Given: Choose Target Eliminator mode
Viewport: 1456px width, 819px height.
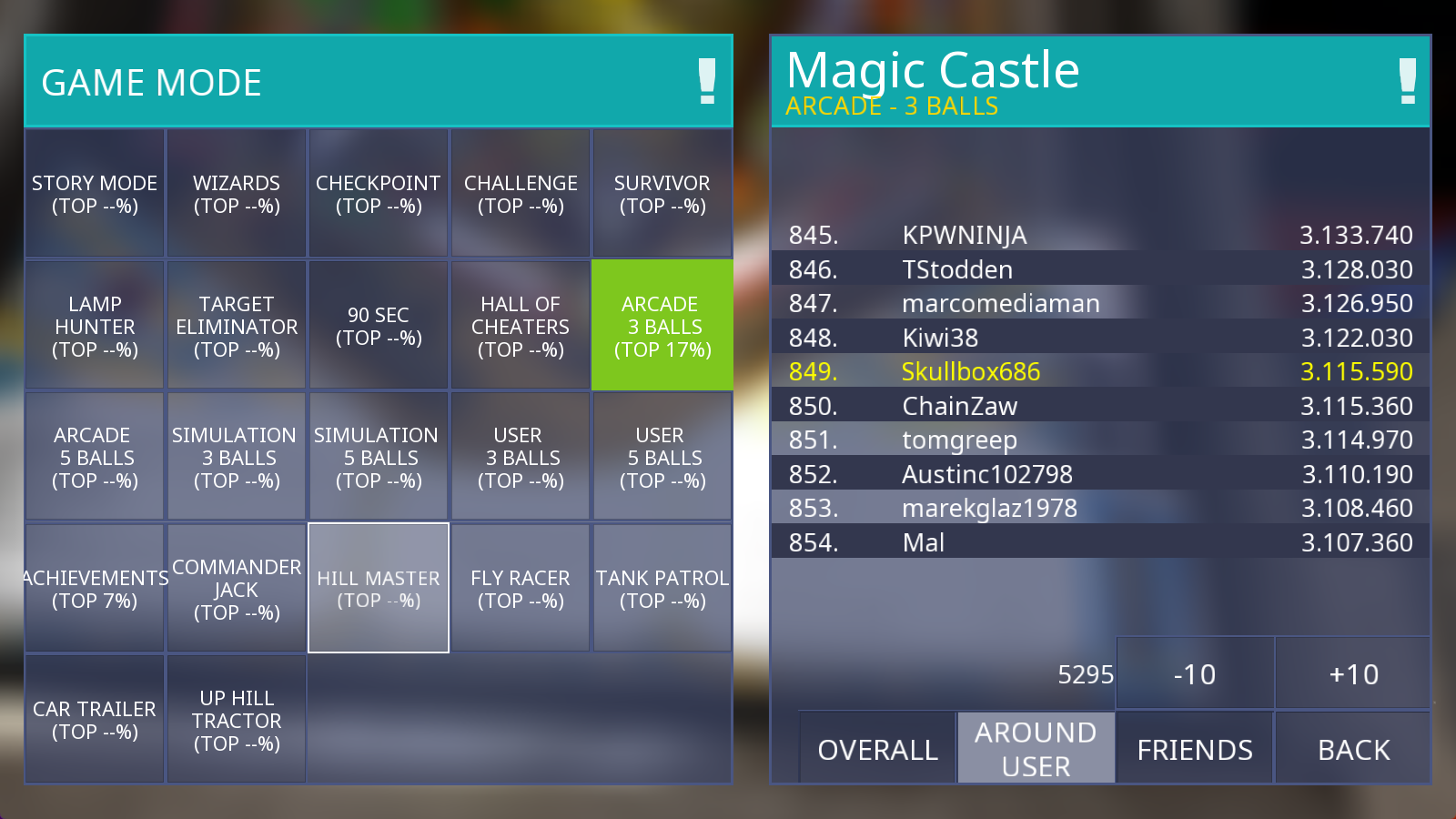Looking at the screenshot, I should pyautogui.click(x=237, y=326).
